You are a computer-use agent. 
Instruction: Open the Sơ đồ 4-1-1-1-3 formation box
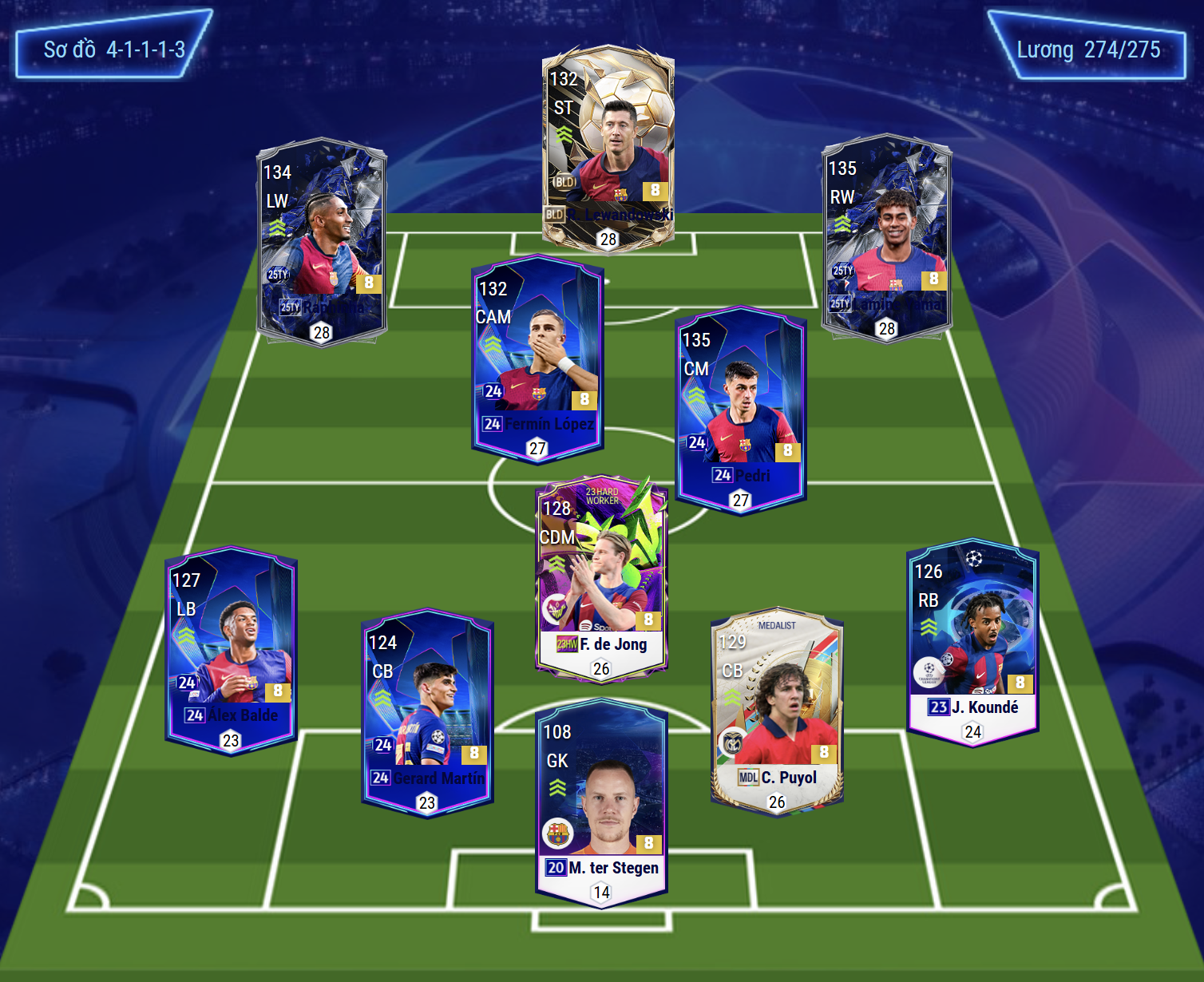click(114, 49)
